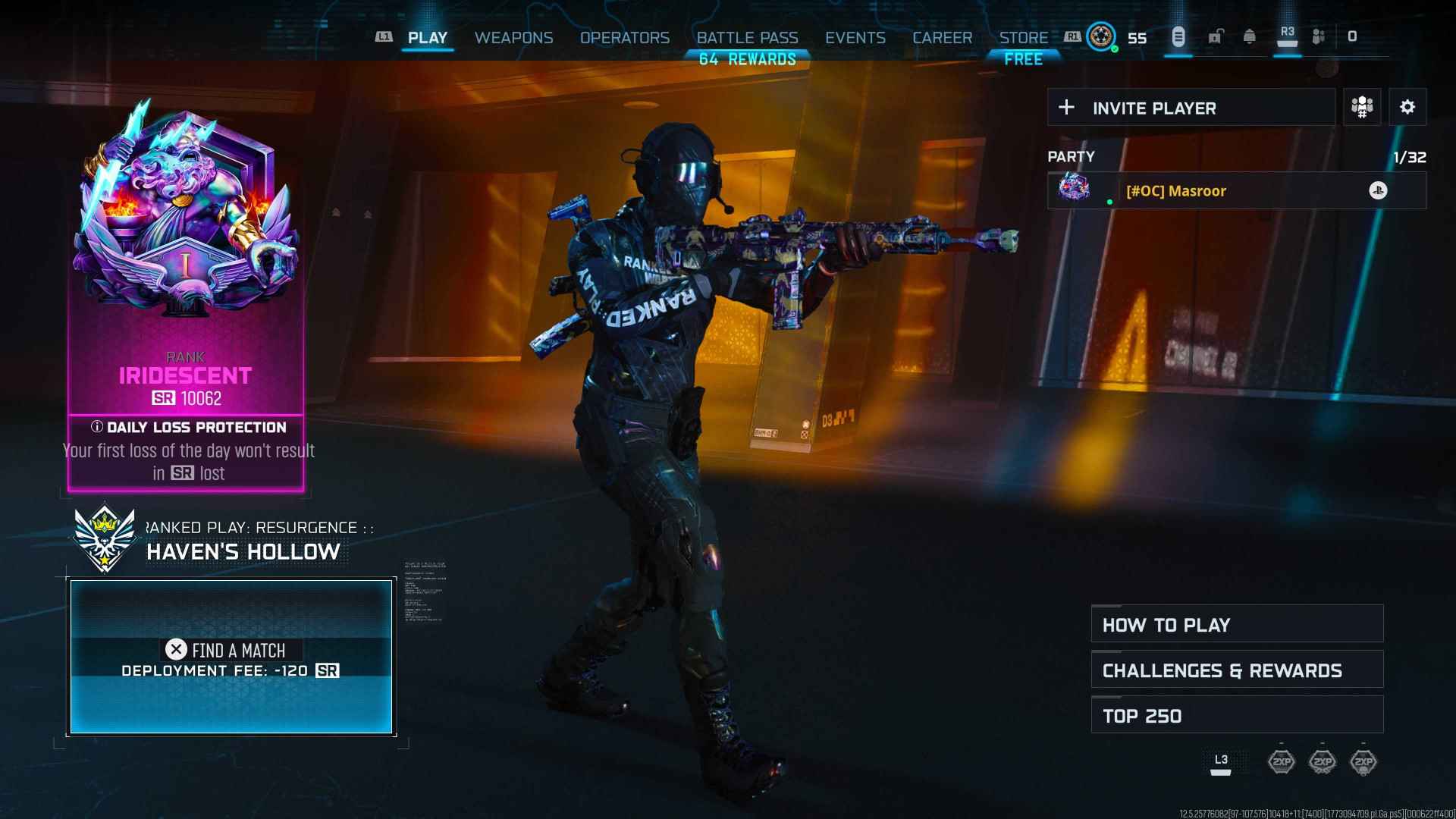Viewport: 1456px width, 819px height.
Task: Open the Store tab marked FREE
Action: [x=1023, y=37]
